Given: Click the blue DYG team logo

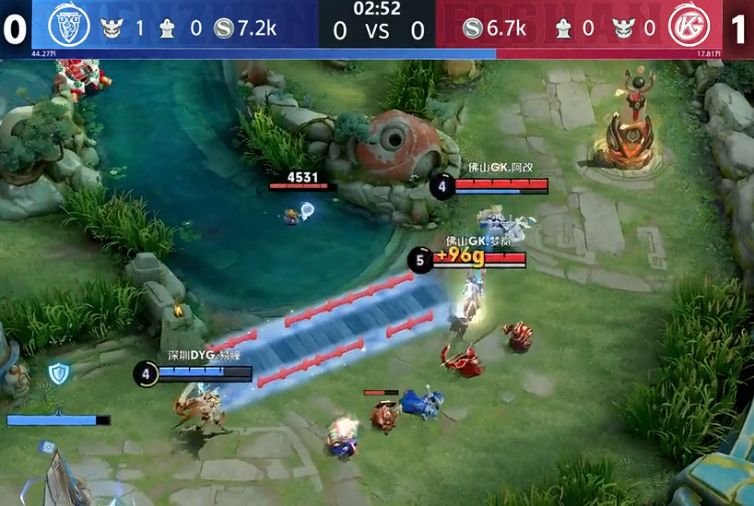Looking at the screenshot, I should point(68,26).
